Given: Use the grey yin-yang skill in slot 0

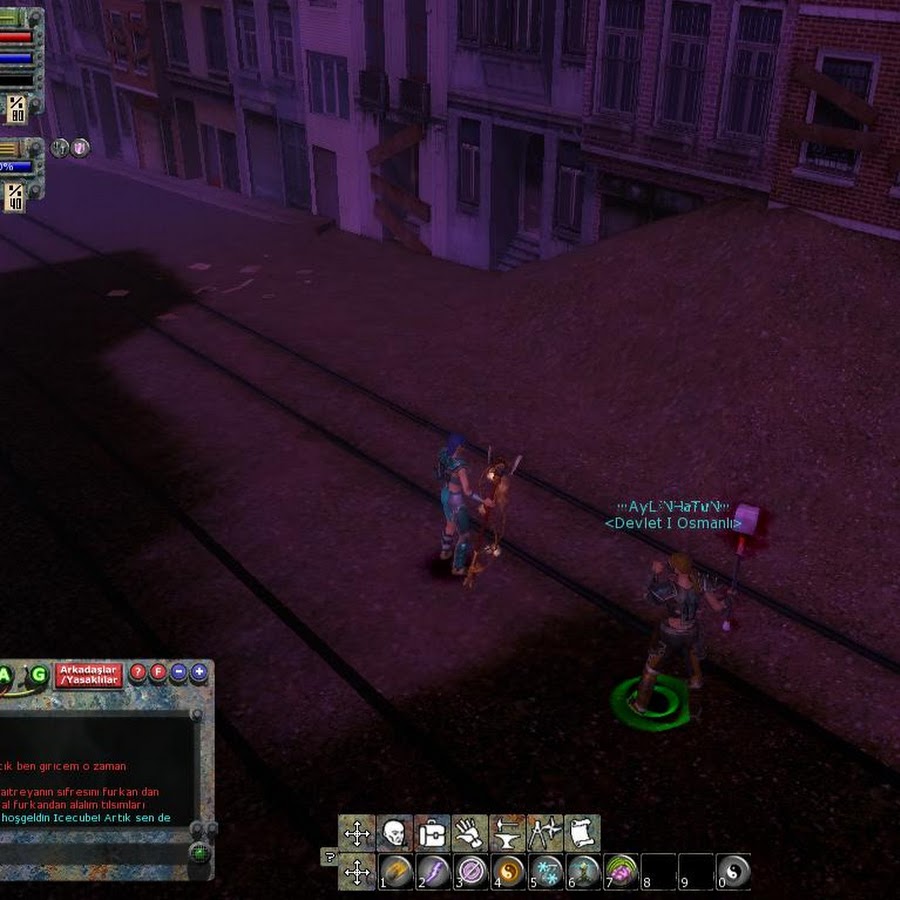Looking at the screenshot, I should [x=733, y=871].
